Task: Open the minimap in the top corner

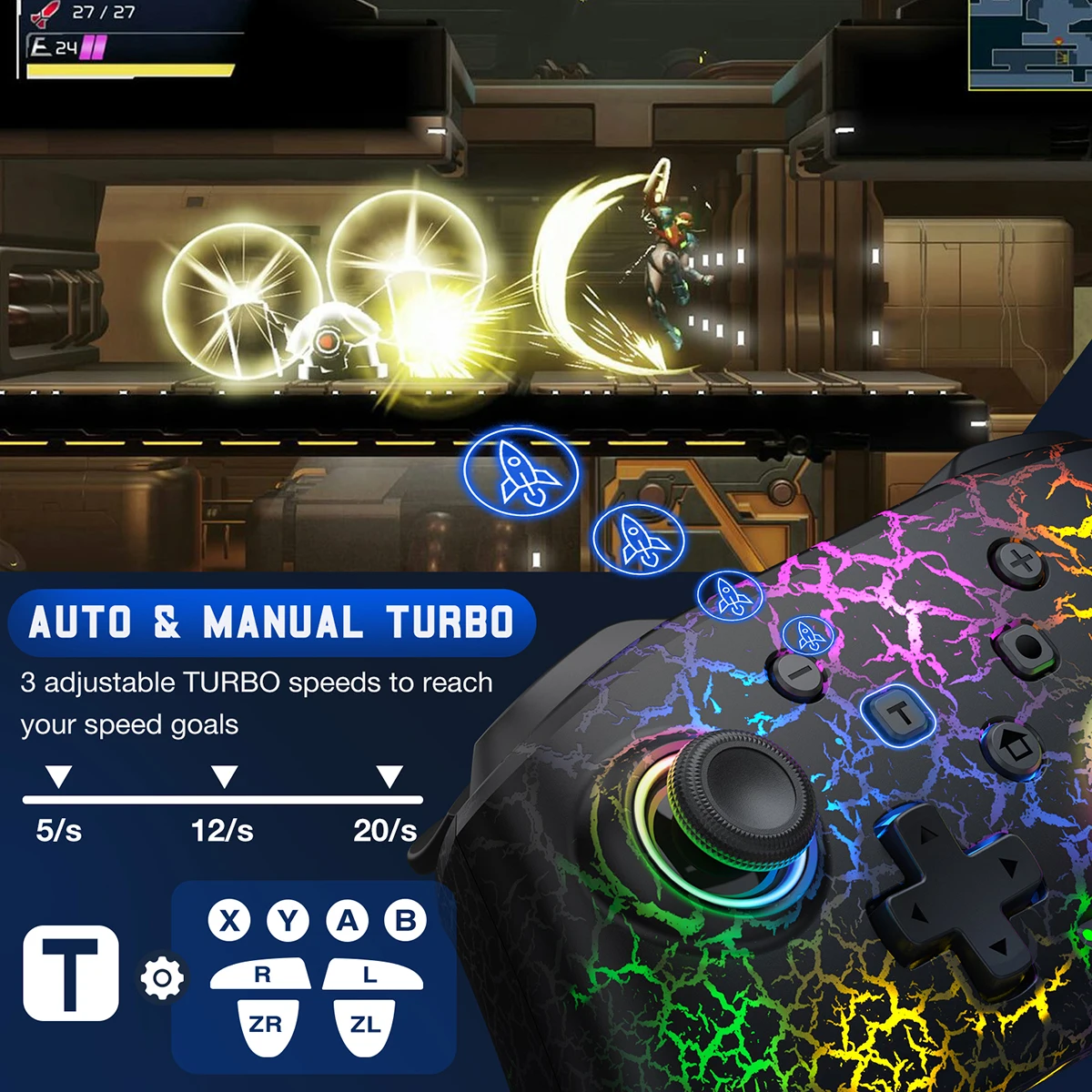Action: [x=1030, y=44]
